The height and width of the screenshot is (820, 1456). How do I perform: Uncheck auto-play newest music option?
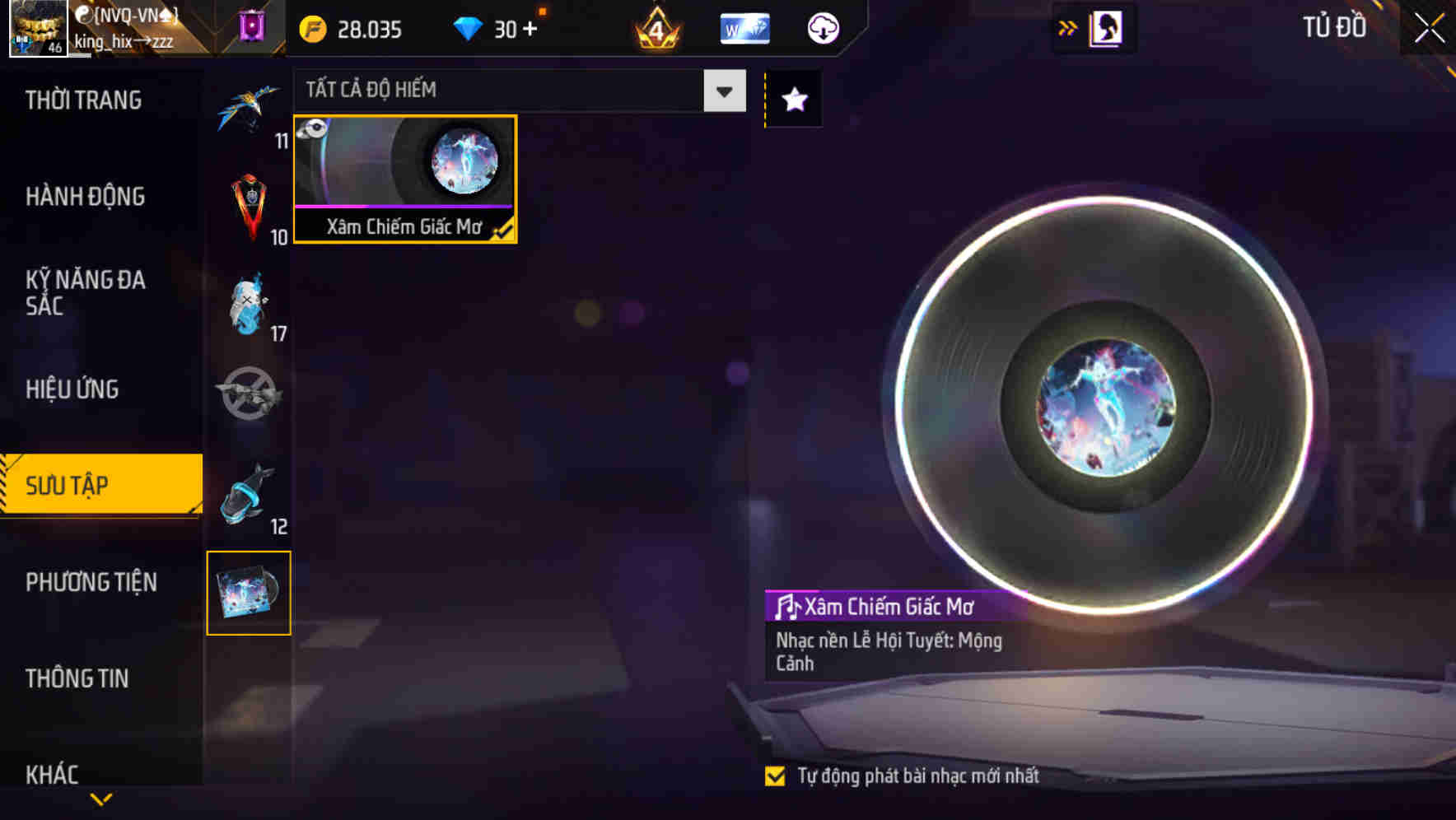click(x=775, y=775)
